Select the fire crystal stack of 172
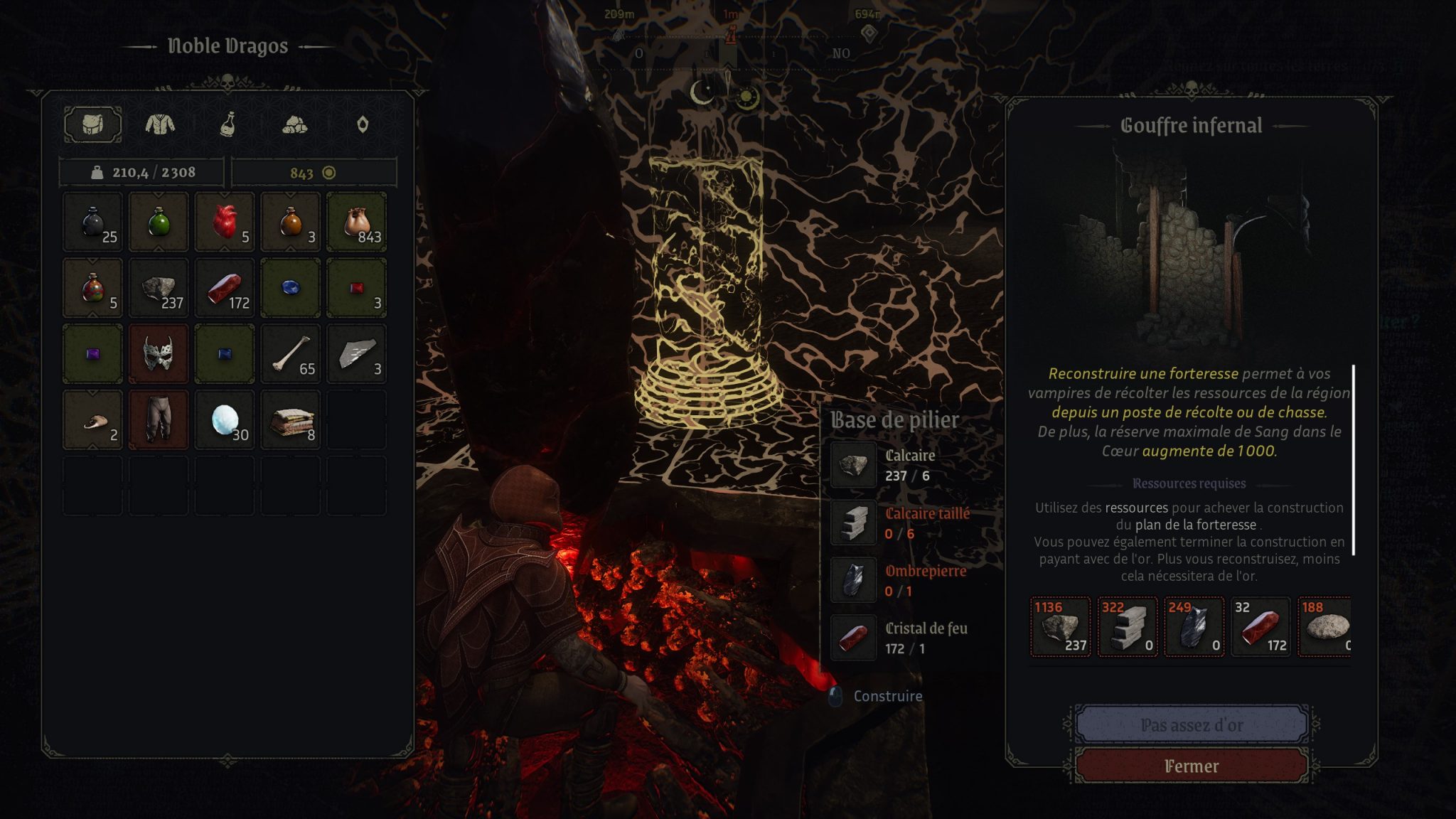Viewport: 1456px width, 819px height. coord(225,288)
